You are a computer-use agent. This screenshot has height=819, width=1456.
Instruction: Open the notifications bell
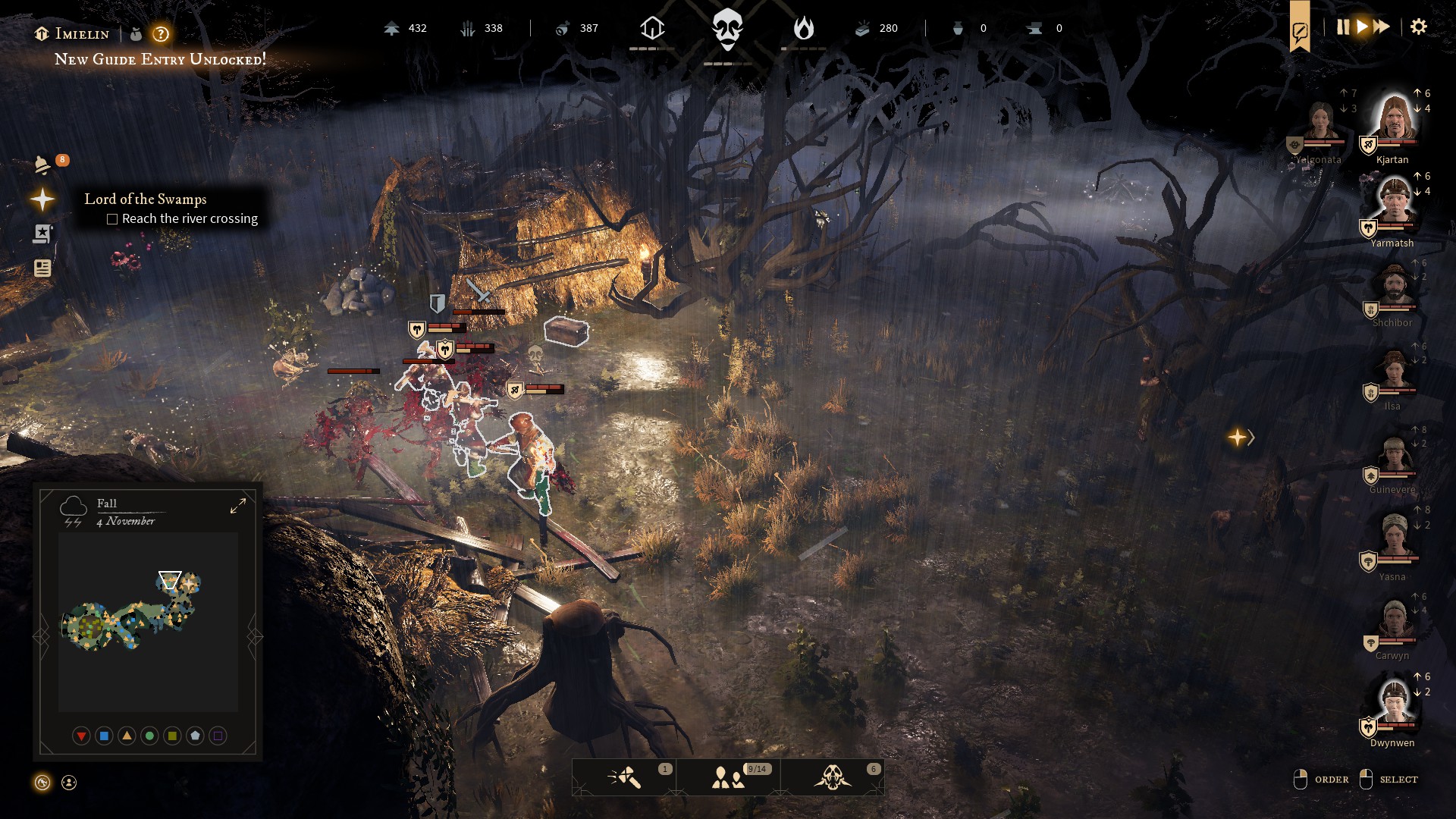click(43, 165)
